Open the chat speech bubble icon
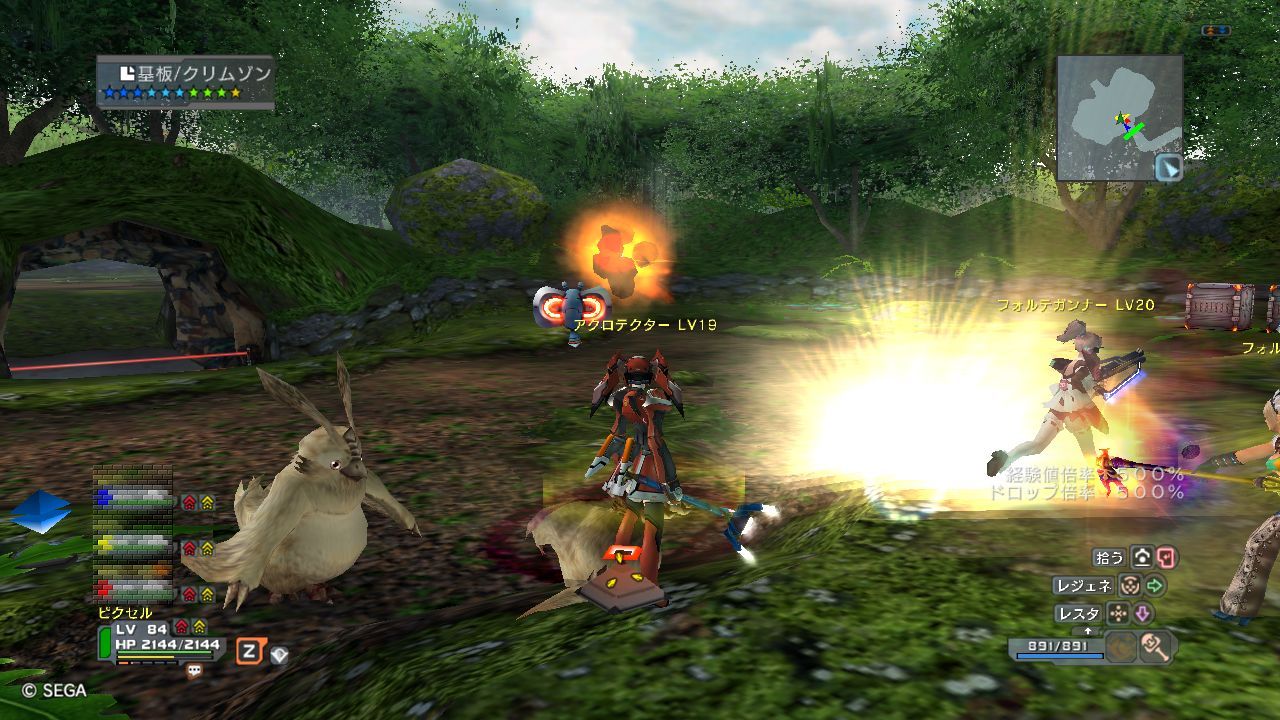Viewport: 1280px width, 720px height. (194, 672)
